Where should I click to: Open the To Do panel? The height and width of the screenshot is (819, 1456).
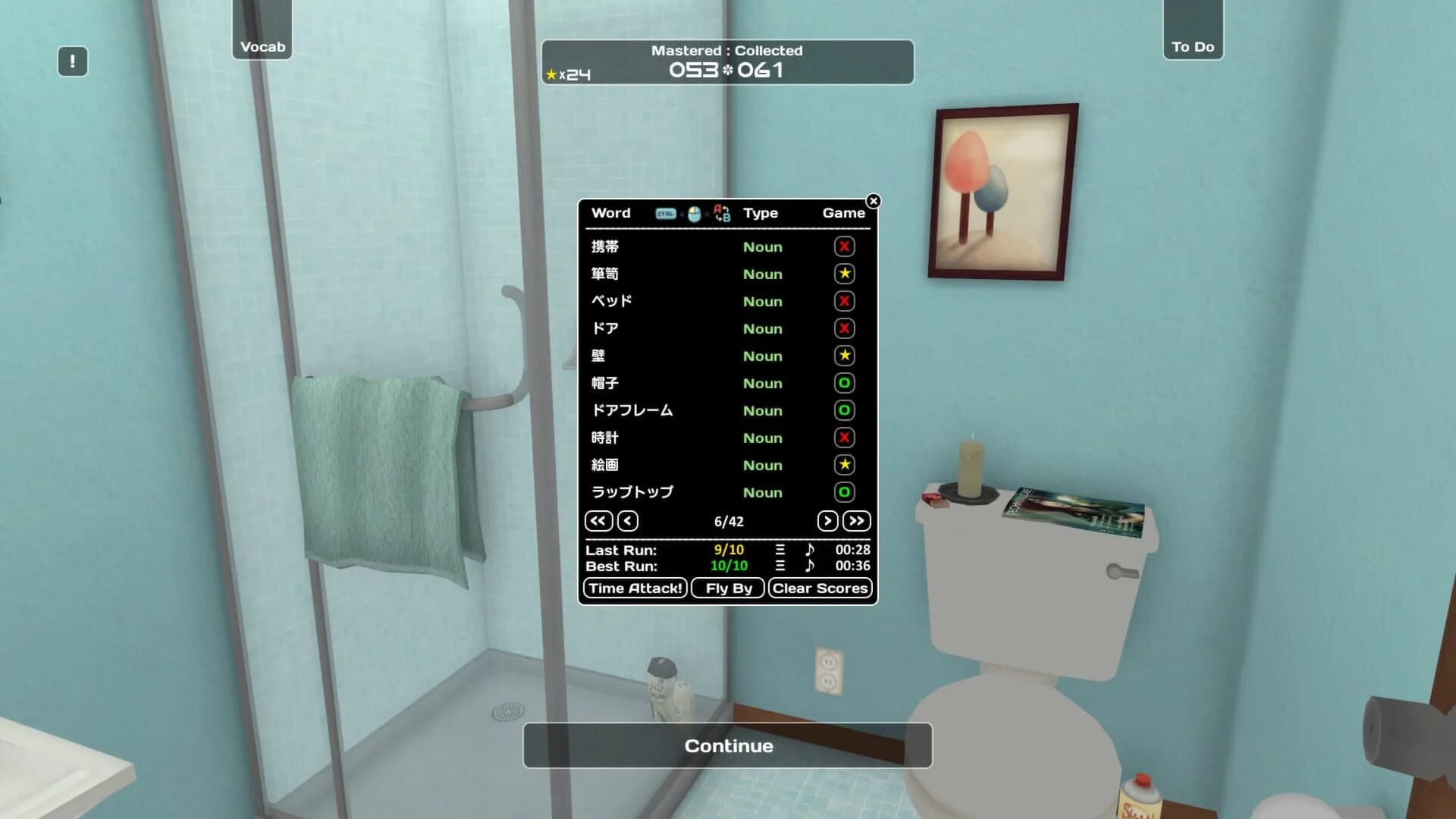click(1193, 46)
